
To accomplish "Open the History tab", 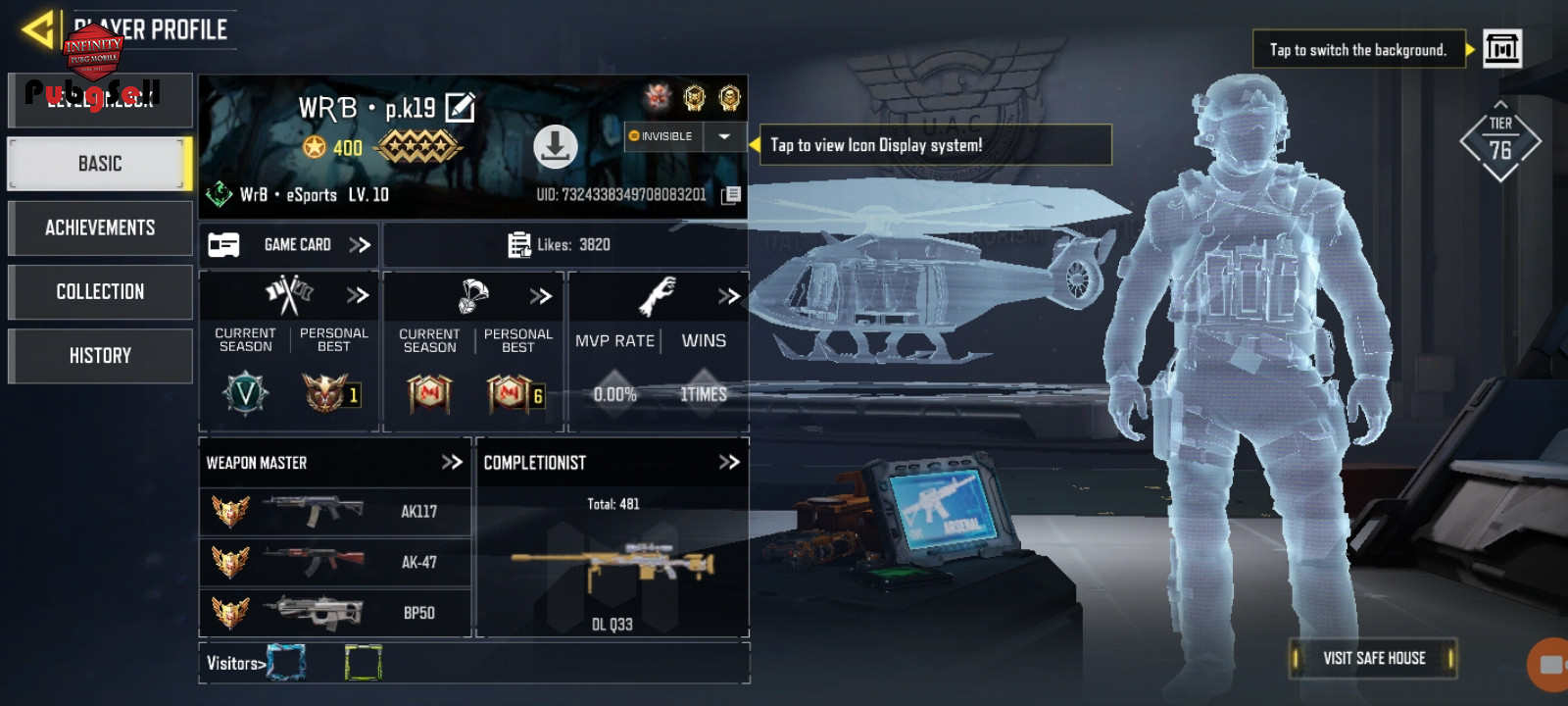I will pos(99,355).
